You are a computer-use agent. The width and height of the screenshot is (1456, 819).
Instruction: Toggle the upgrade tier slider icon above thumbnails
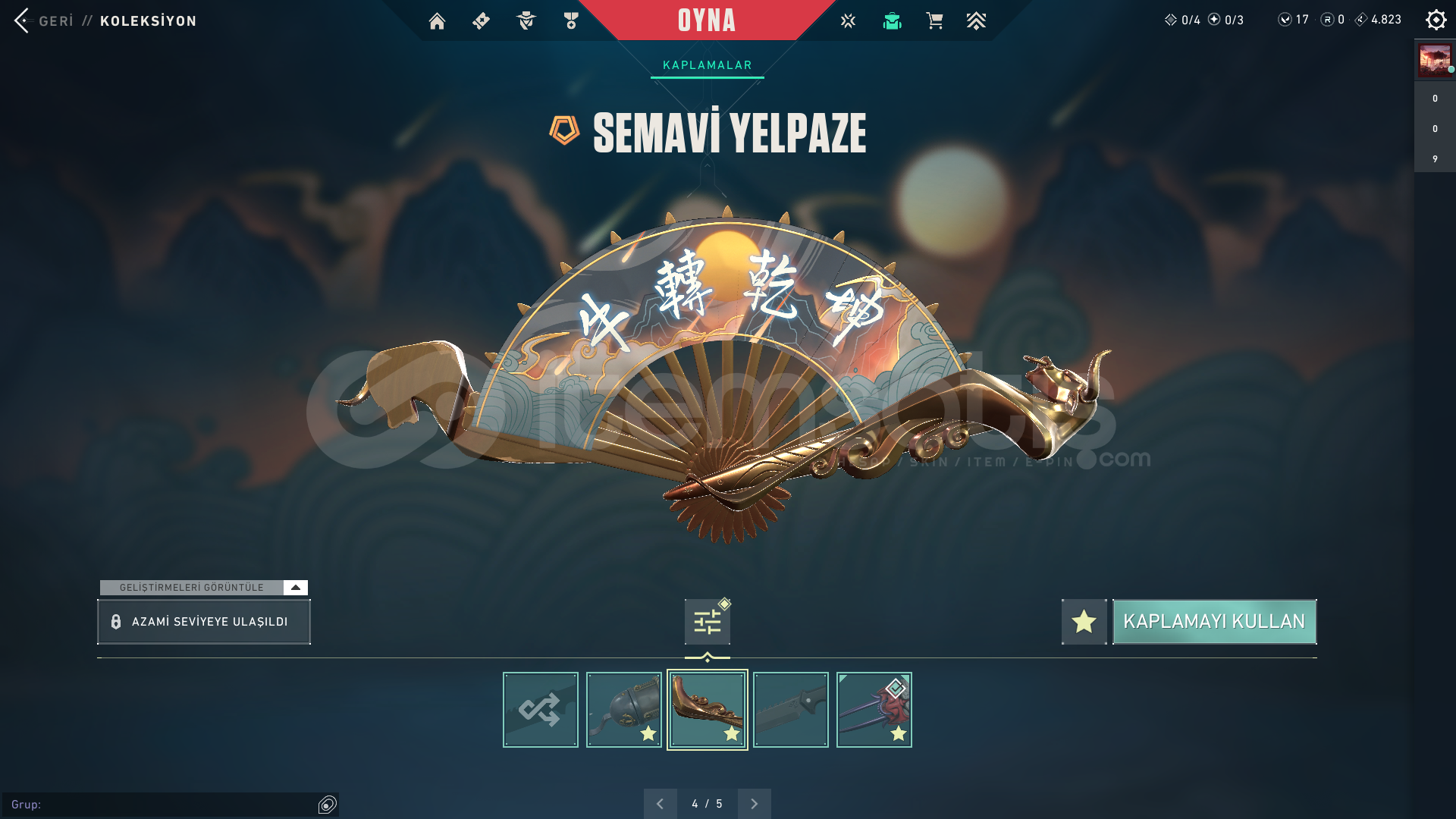706,620
